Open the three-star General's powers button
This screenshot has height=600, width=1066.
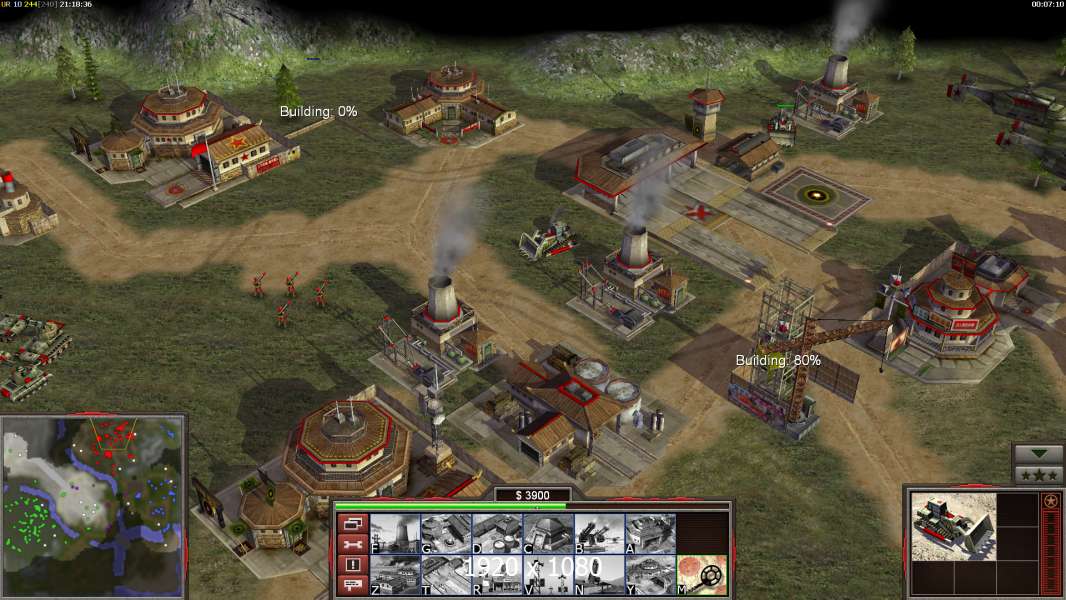(1039, 474)
